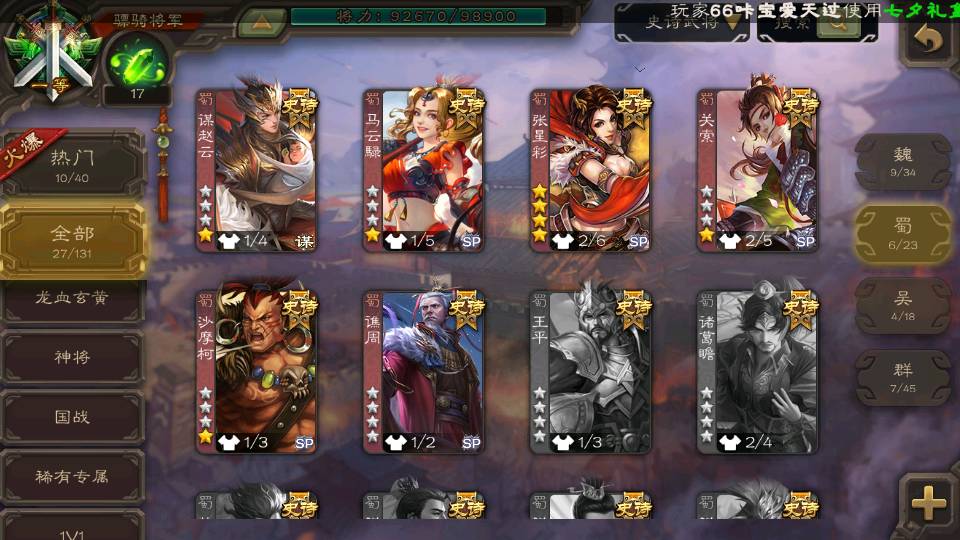
Task: Pick the 张星彩 general card
Action: 590,170
